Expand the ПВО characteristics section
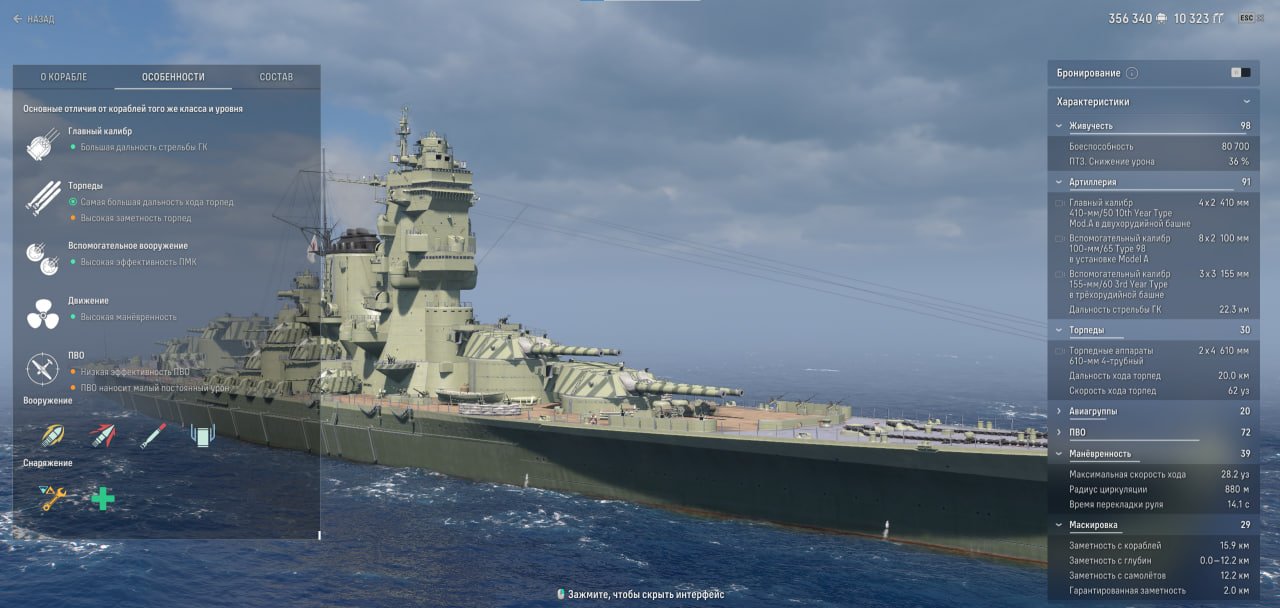Viewport: 1280px width, 608px height. tap(1060, 432)
